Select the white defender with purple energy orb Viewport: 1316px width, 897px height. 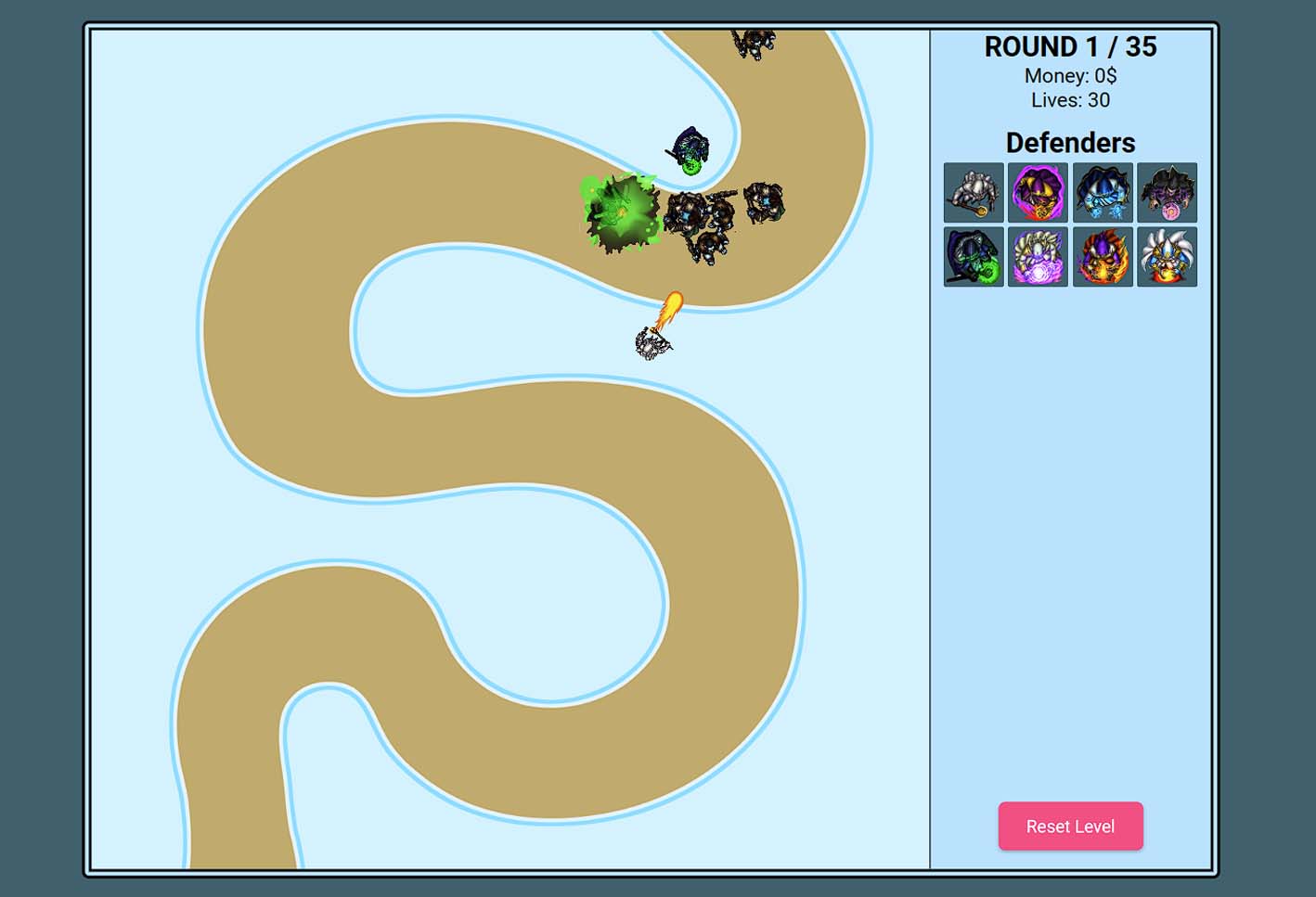[x=1038, y=257]
